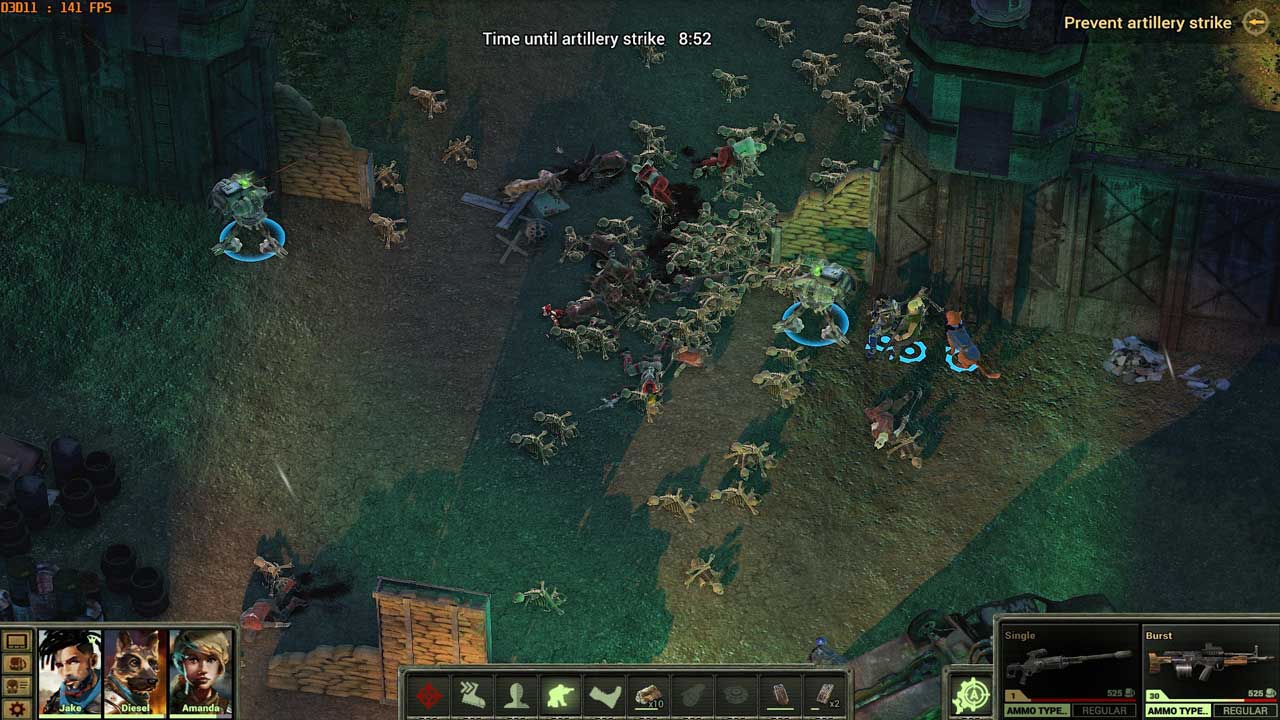This screenshot has width=1280, height=720.
Task: Open the gear settings menu
Action: click(x=17, y=709)
